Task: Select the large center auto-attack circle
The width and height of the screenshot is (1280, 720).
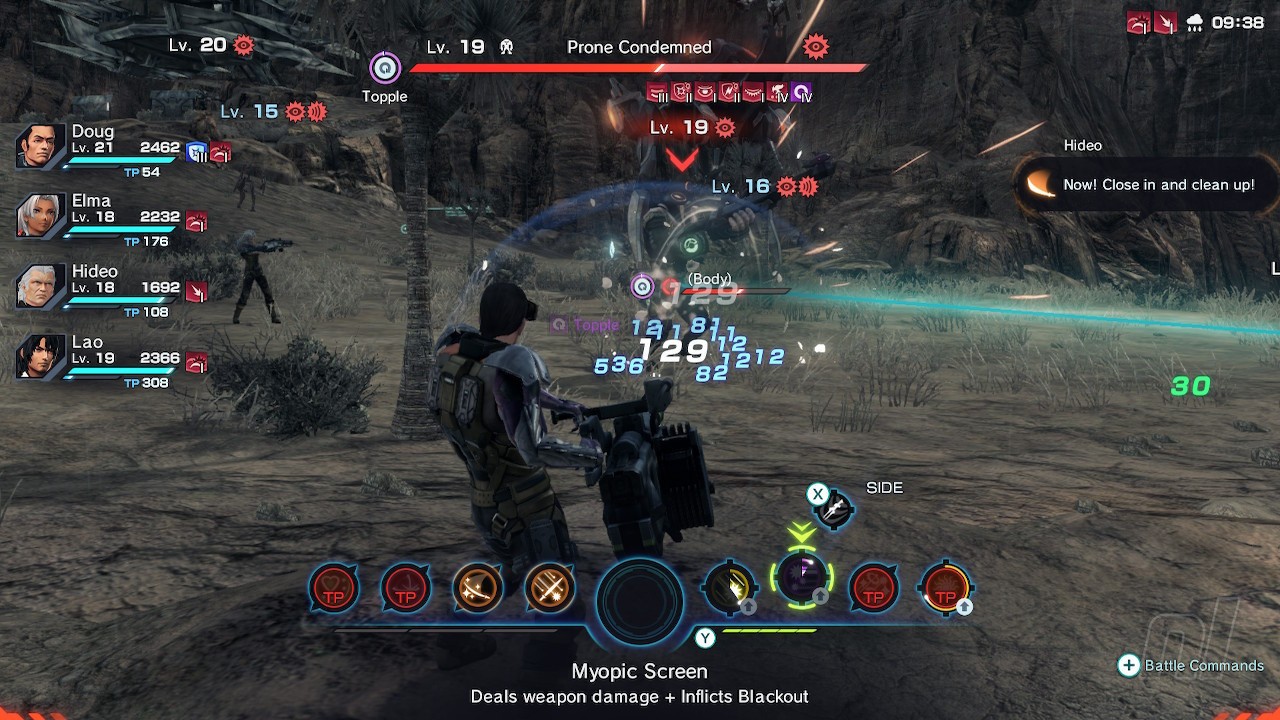Action: (640, 601)
